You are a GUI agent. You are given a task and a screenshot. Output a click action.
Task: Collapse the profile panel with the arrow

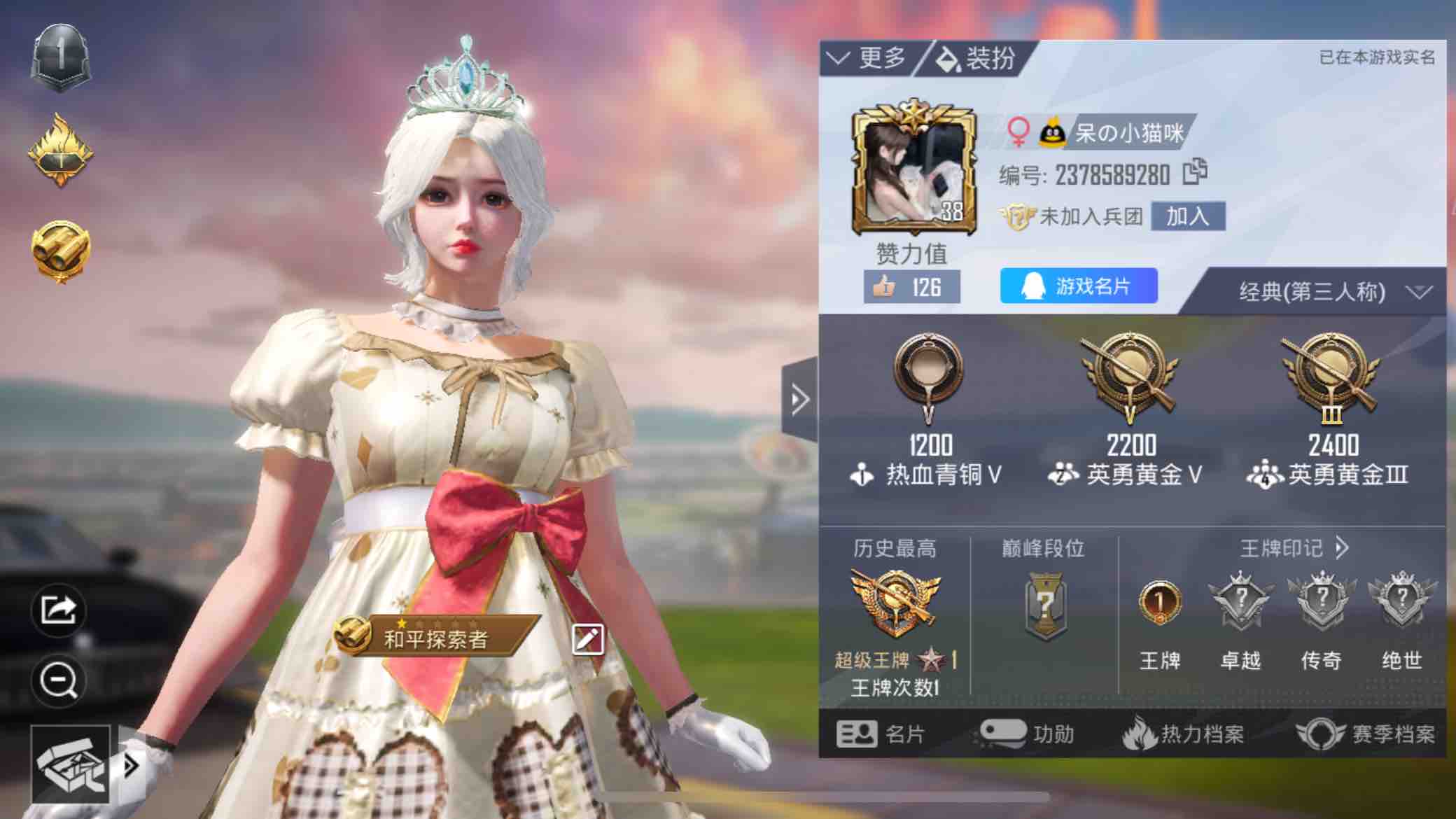(799, 400)
